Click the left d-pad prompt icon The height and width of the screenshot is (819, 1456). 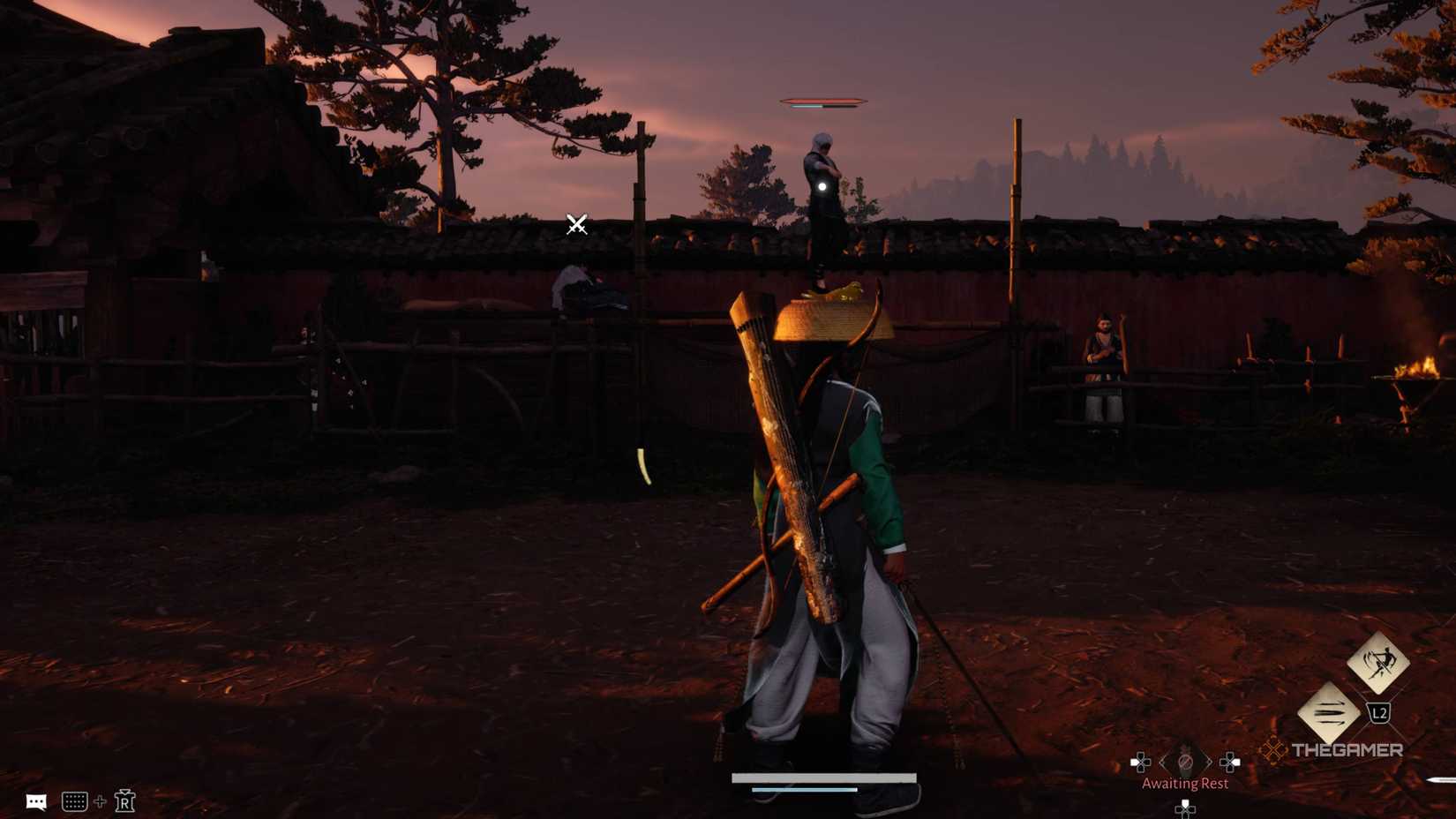point(1141,761)
